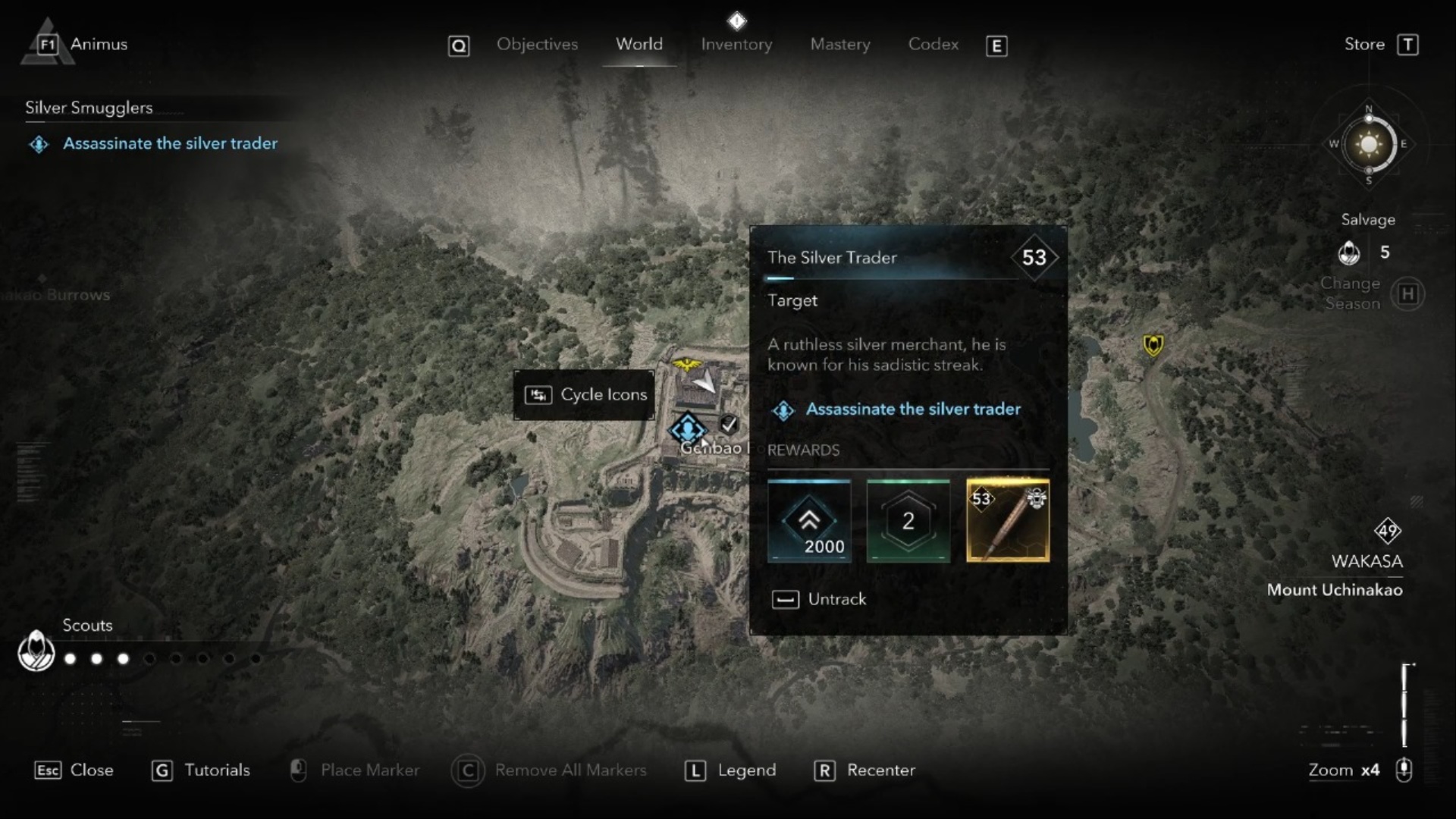Open the Codex tab
The height and width of the screenshot is (819, 1456).
[933, 45]
